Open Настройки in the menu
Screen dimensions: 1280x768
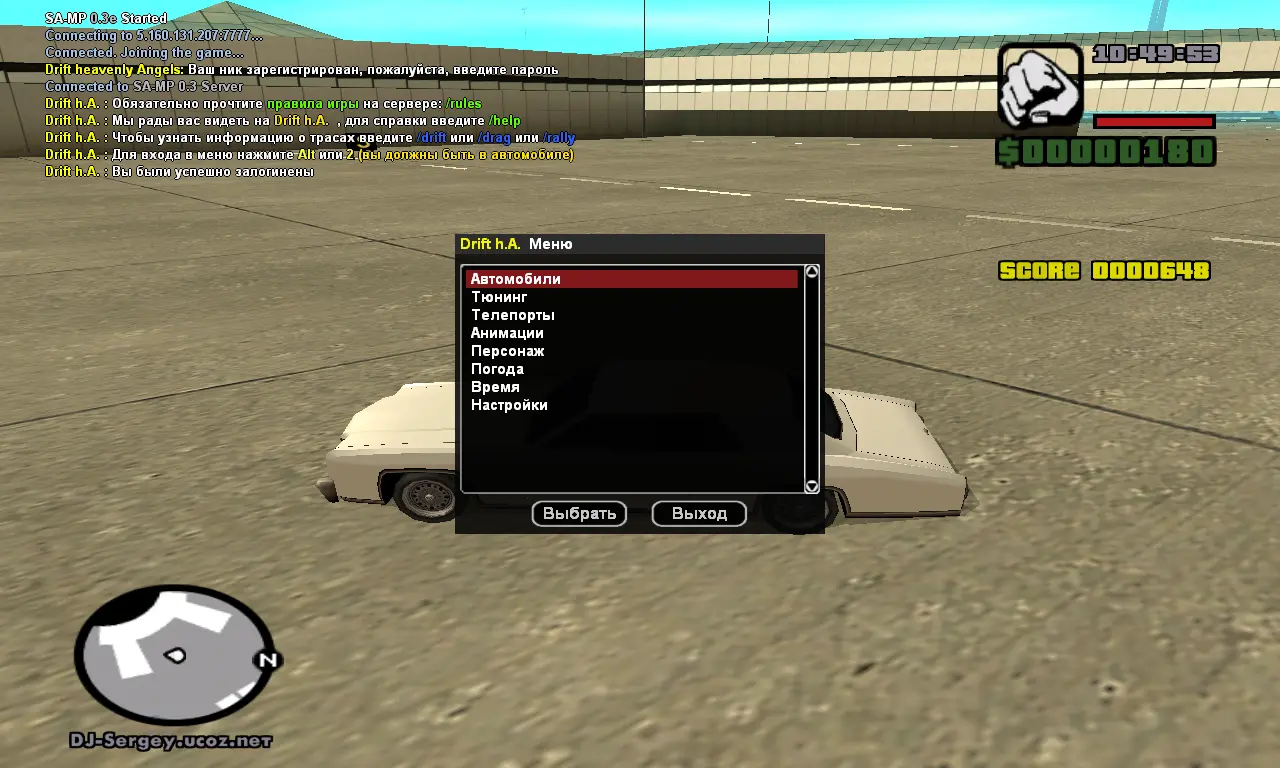coord(509,405)
